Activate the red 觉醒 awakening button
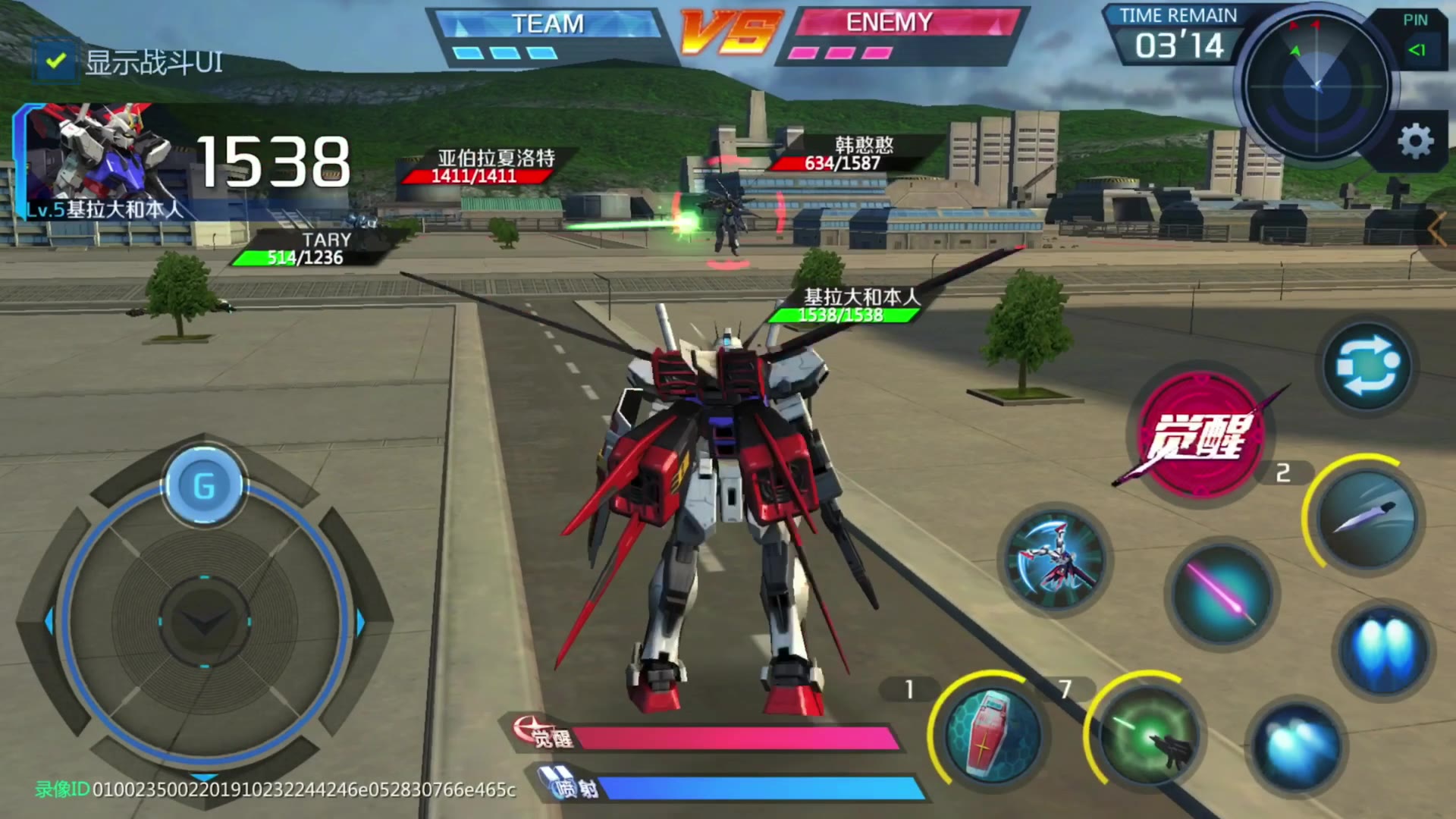The width and height of the screenshot is (1456, 819). tap(1199, 435)
